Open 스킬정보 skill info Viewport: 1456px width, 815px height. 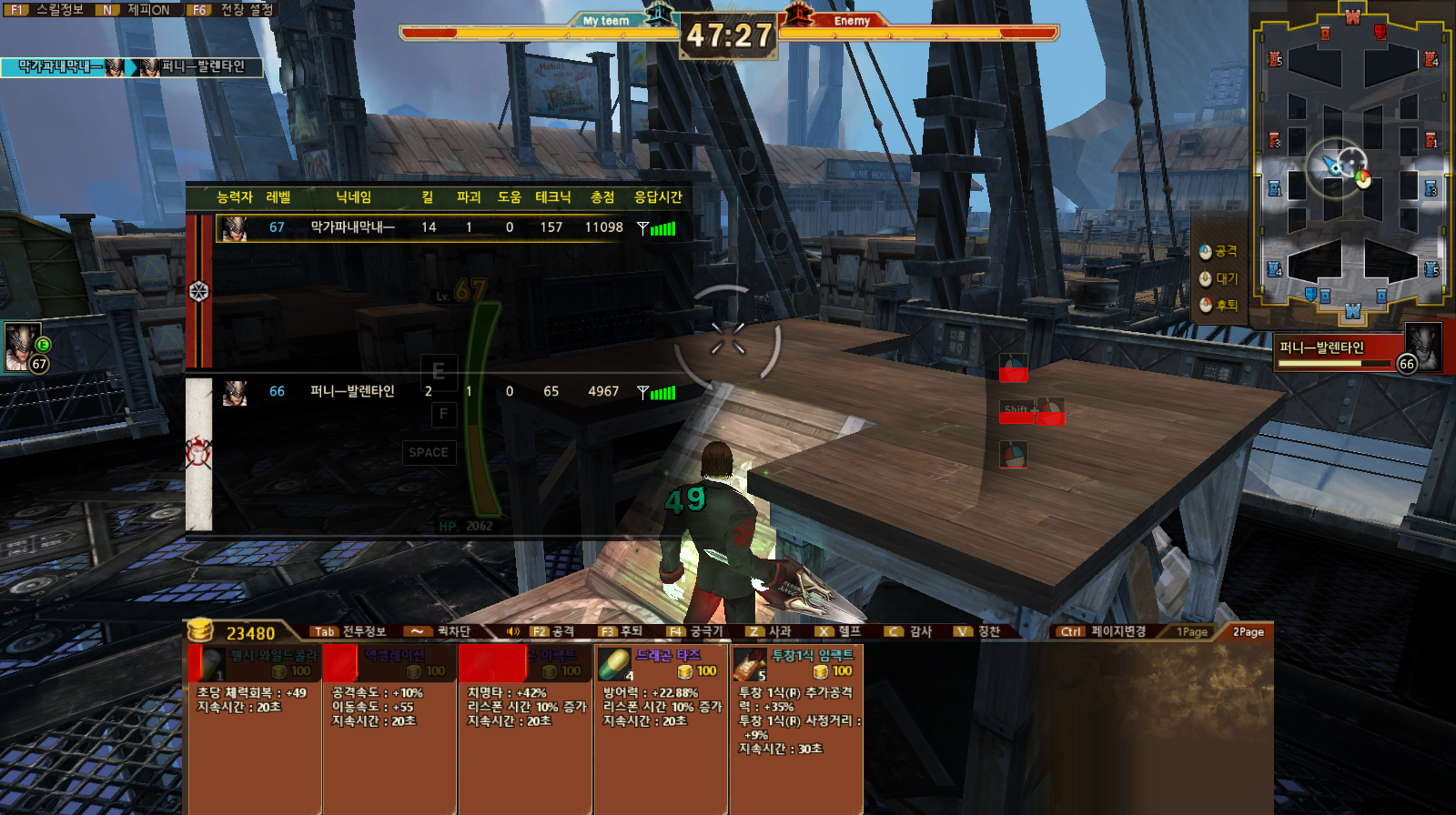(50, 10)
